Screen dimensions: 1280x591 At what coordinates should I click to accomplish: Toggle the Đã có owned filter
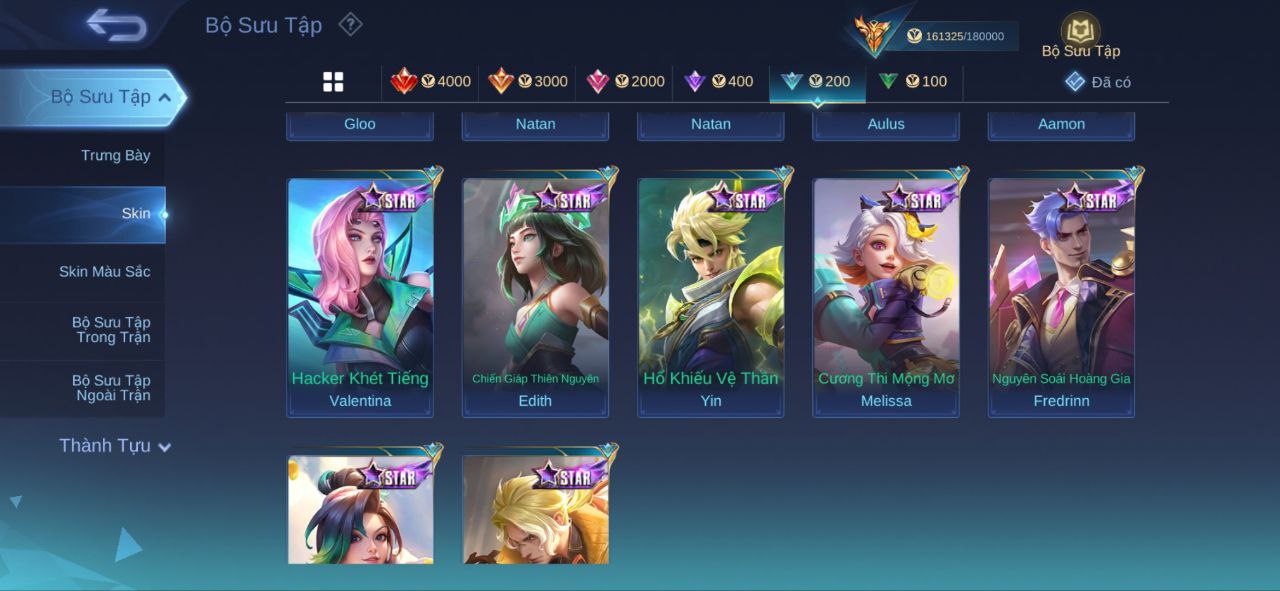click(x=1098, y=82)
